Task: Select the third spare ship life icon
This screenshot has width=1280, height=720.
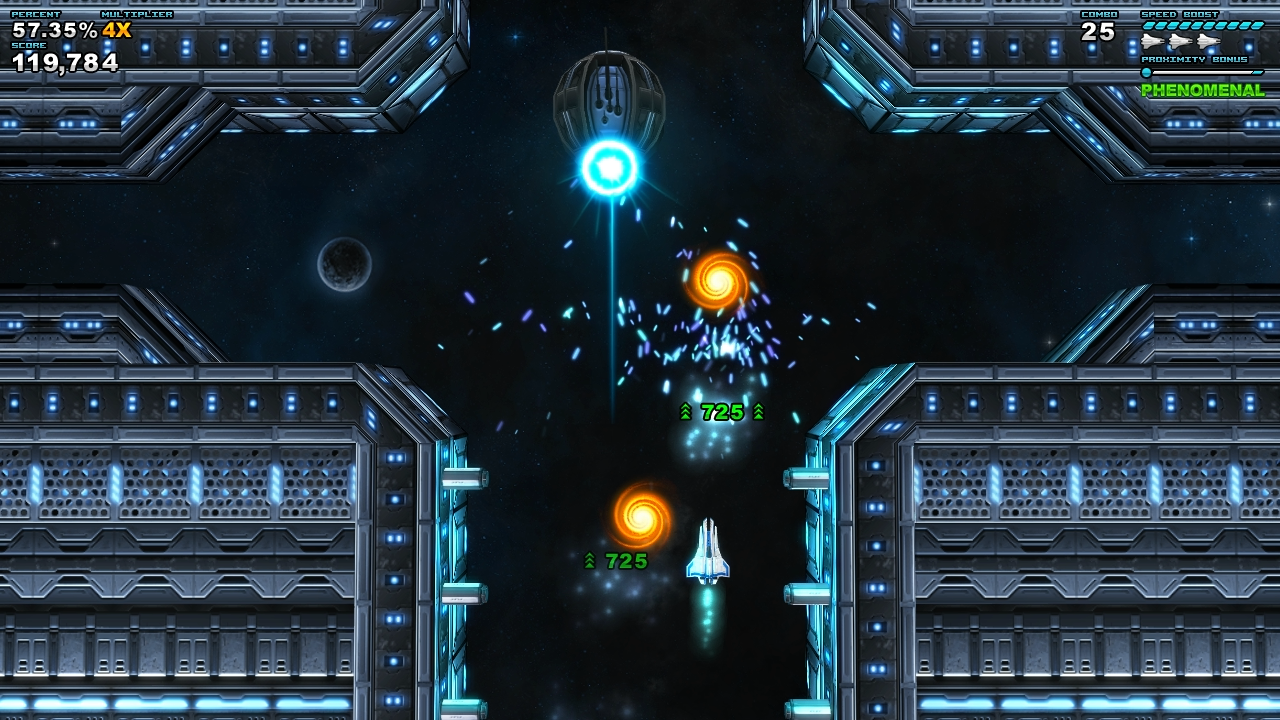Action: click(x=1207, y=40)
